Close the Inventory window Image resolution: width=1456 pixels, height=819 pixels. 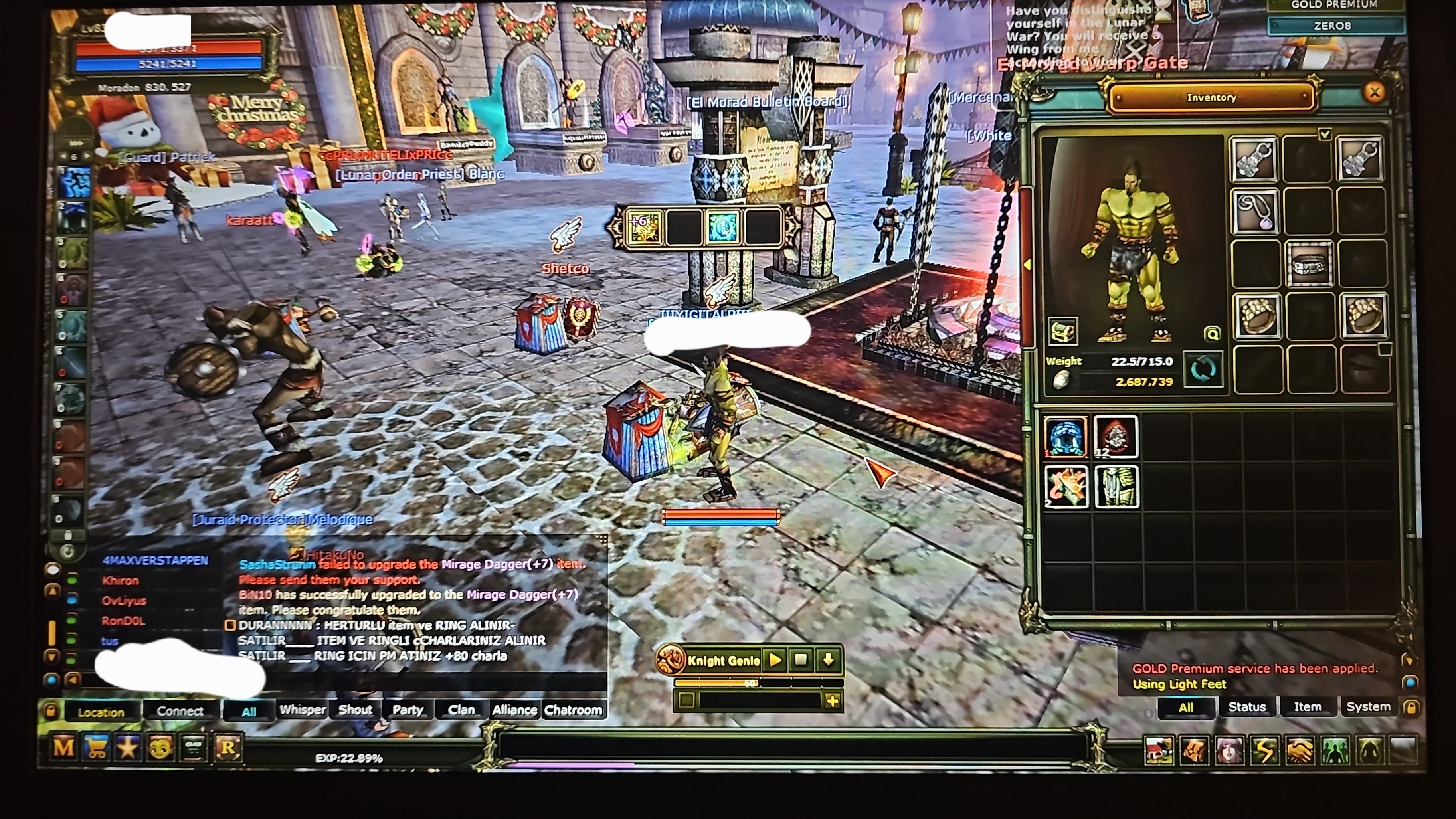(1374, 93)
